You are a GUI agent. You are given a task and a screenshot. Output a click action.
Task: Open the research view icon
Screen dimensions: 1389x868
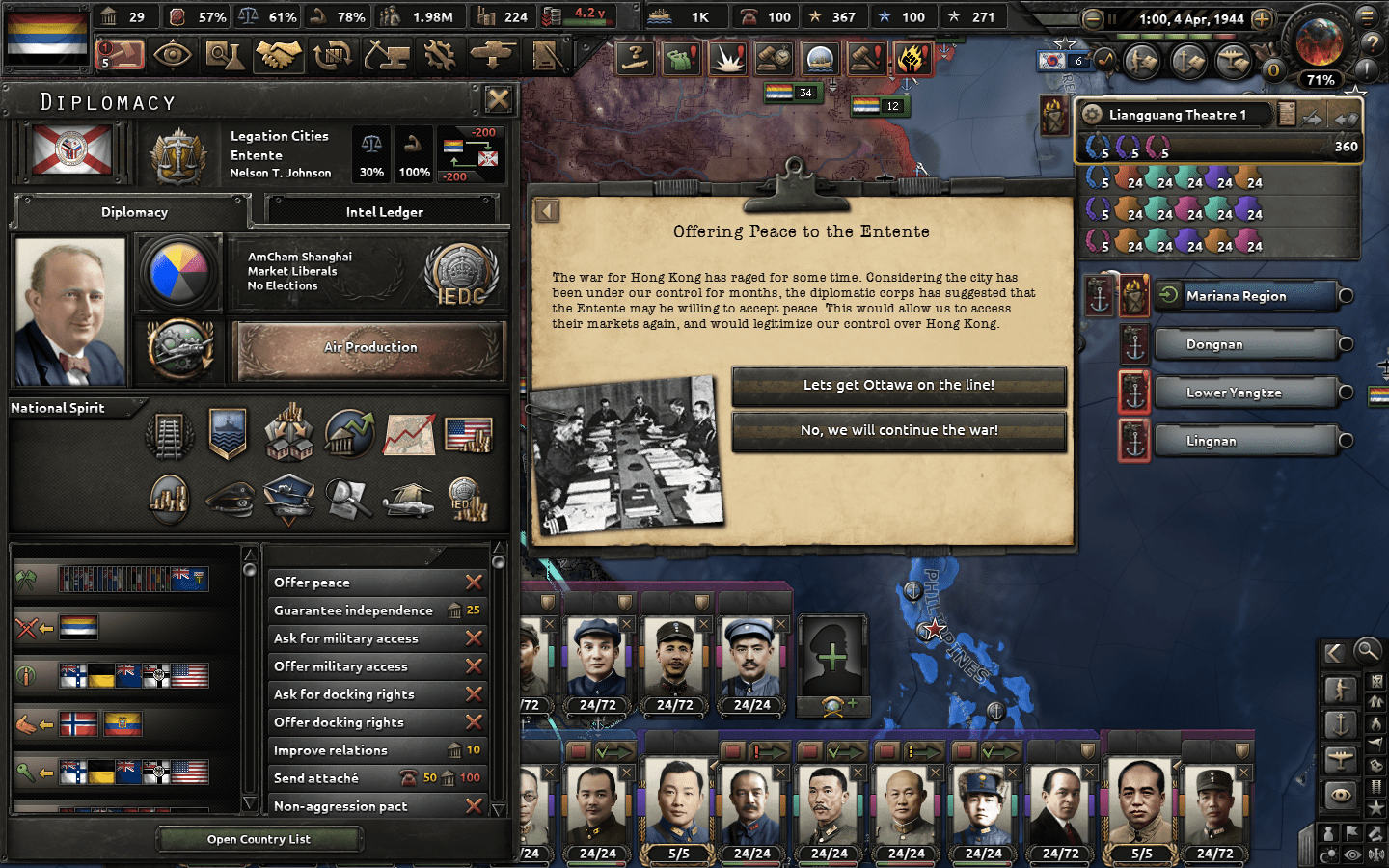[227, 56]
